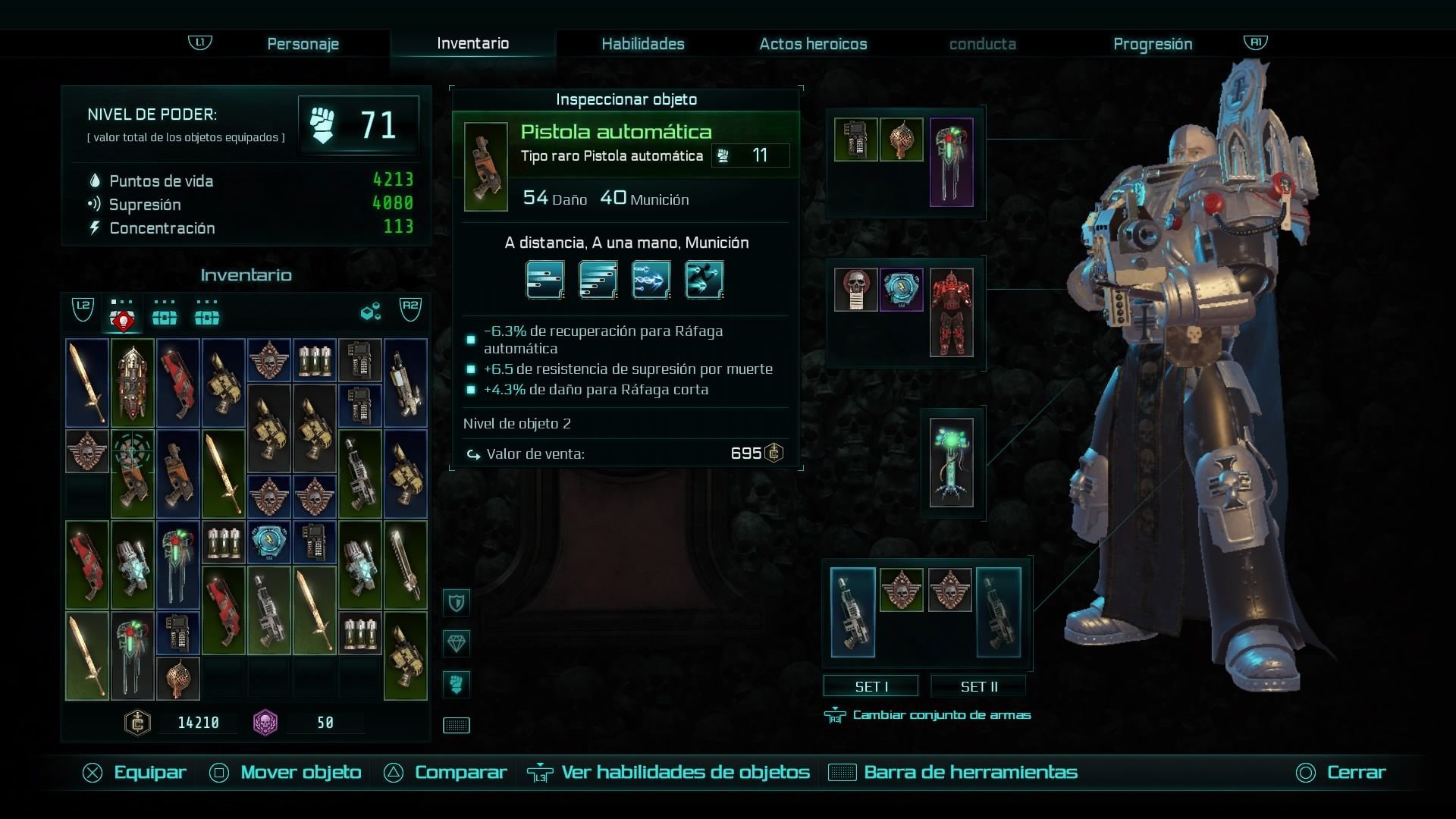Click the shield filter icon
Viewport: 1456px width, 819px height.
coord(457,603)
